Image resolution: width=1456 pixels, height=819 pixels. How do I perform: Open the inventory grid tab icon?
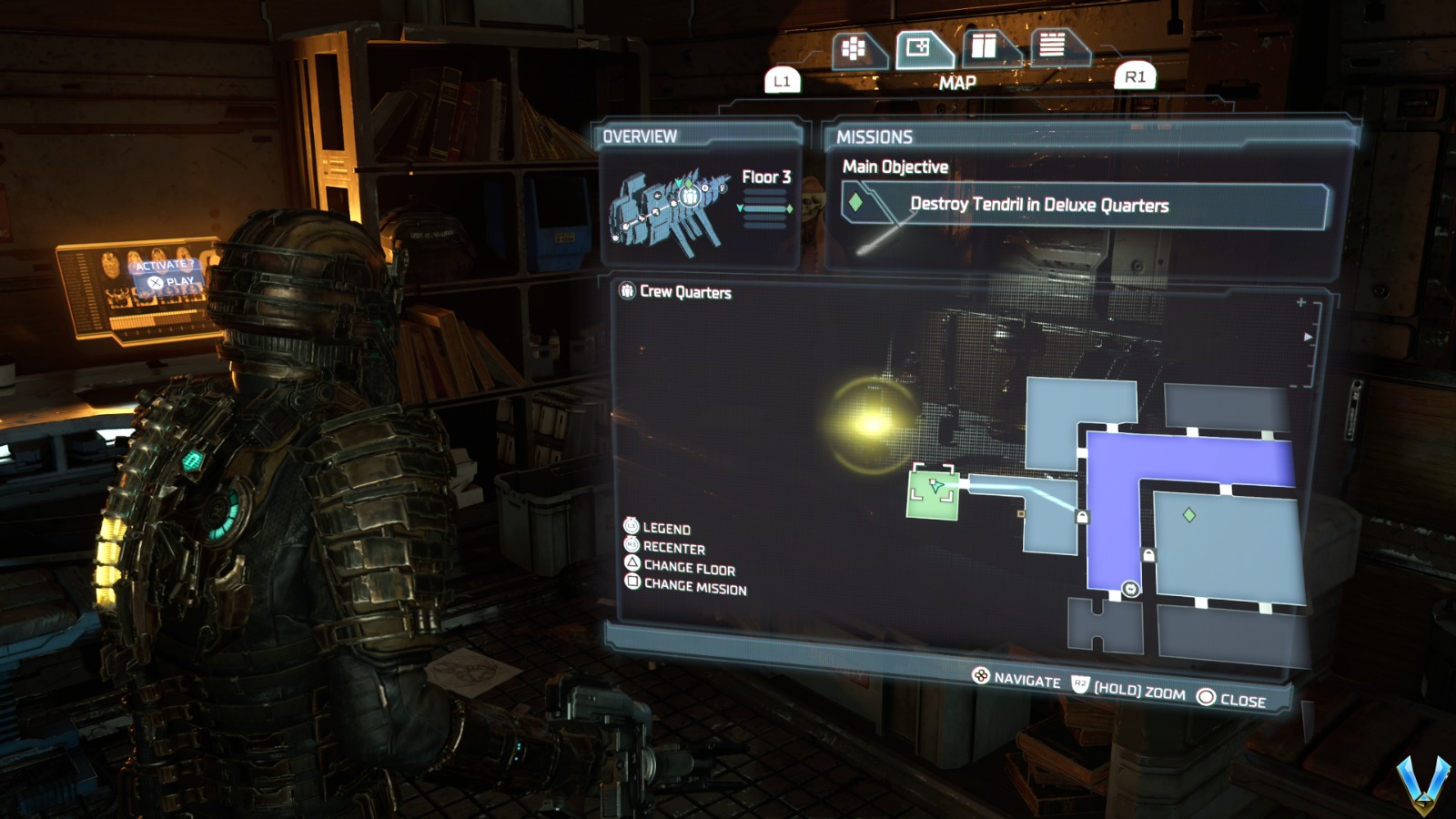(x=853, y=47)
